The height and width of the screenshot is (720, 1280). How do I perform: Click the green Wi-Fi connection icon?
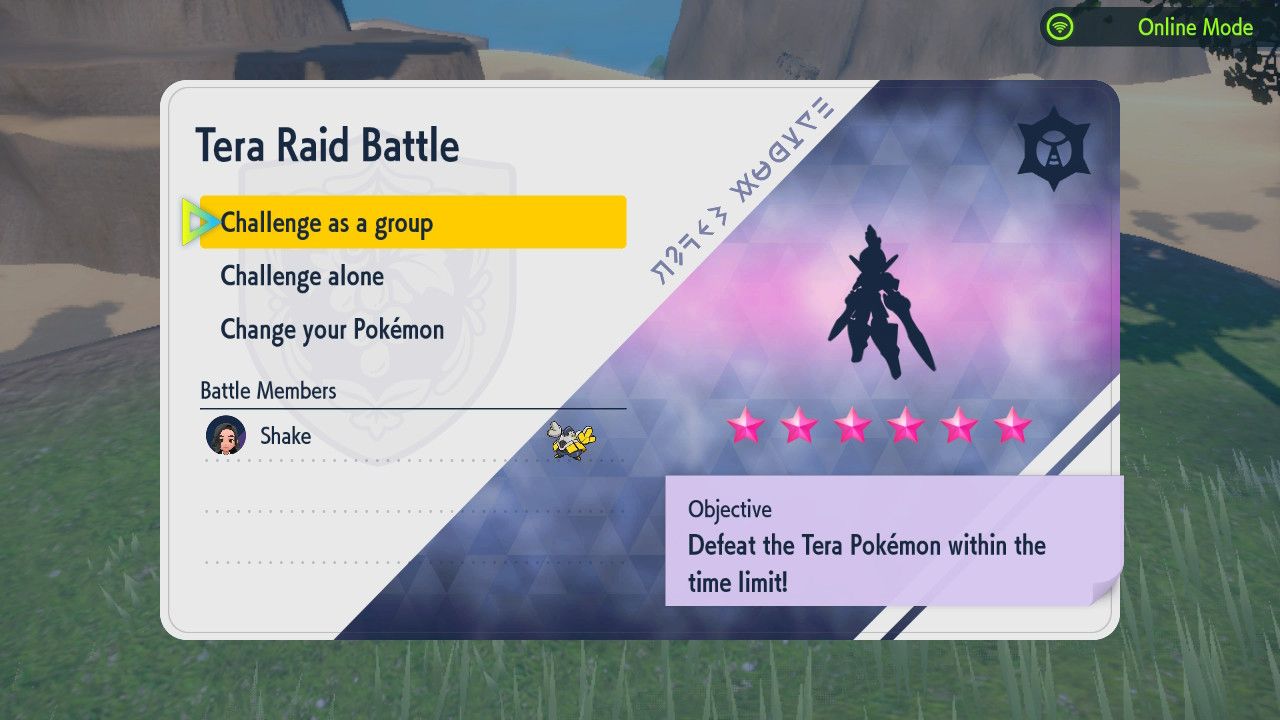point(1058,28)
